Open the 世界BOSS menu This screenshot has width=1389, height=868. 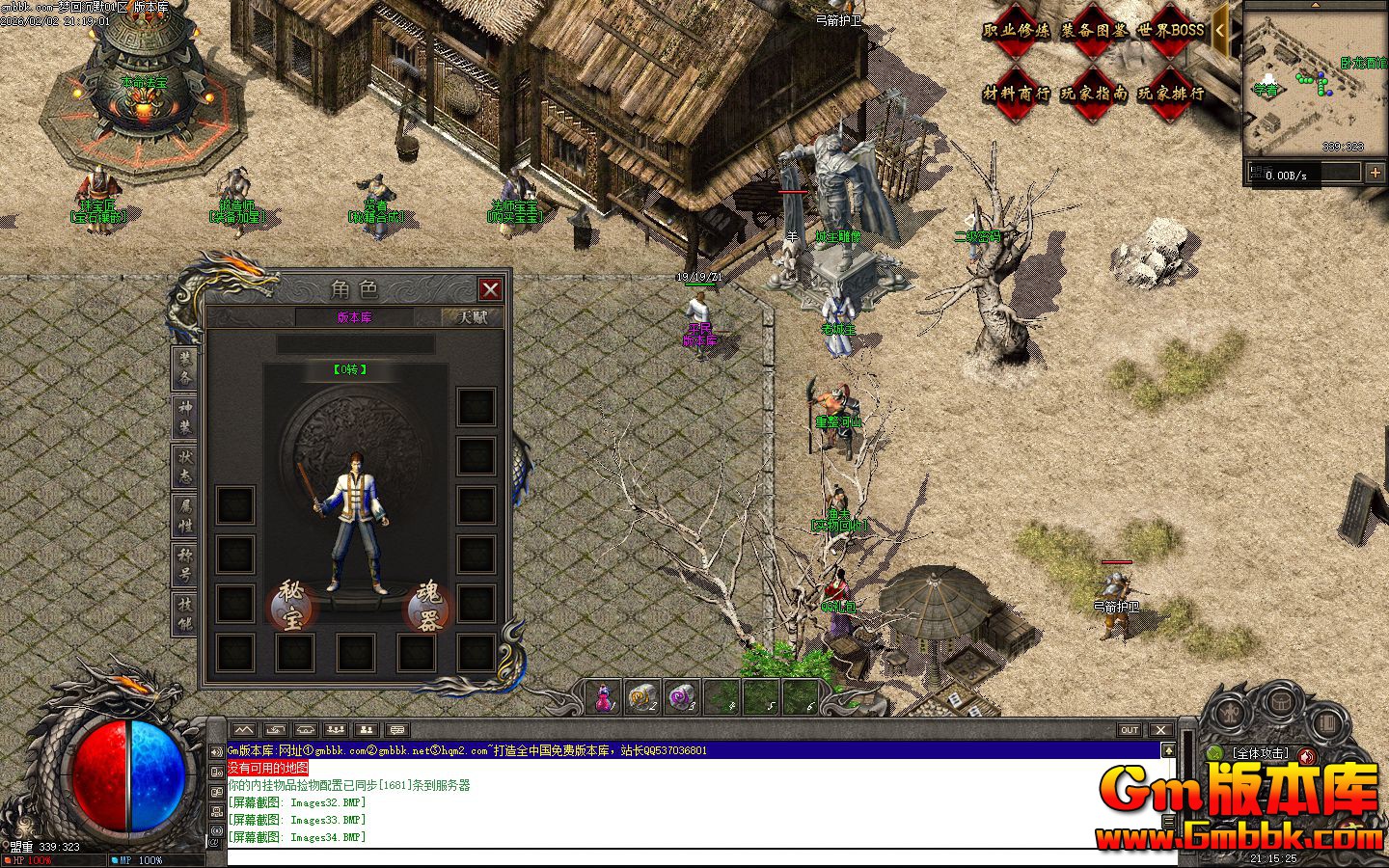[1170, 31]
